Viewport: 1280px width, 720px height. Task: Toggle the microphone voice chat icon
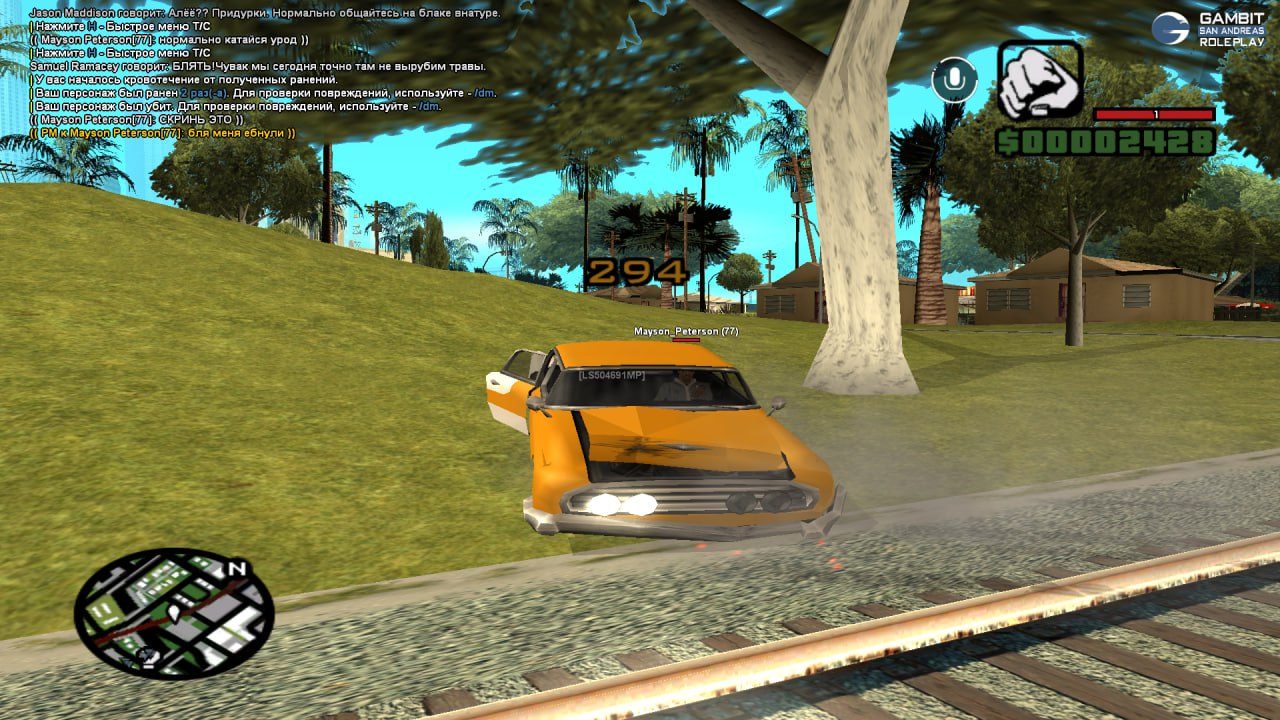tap(954, 80)
